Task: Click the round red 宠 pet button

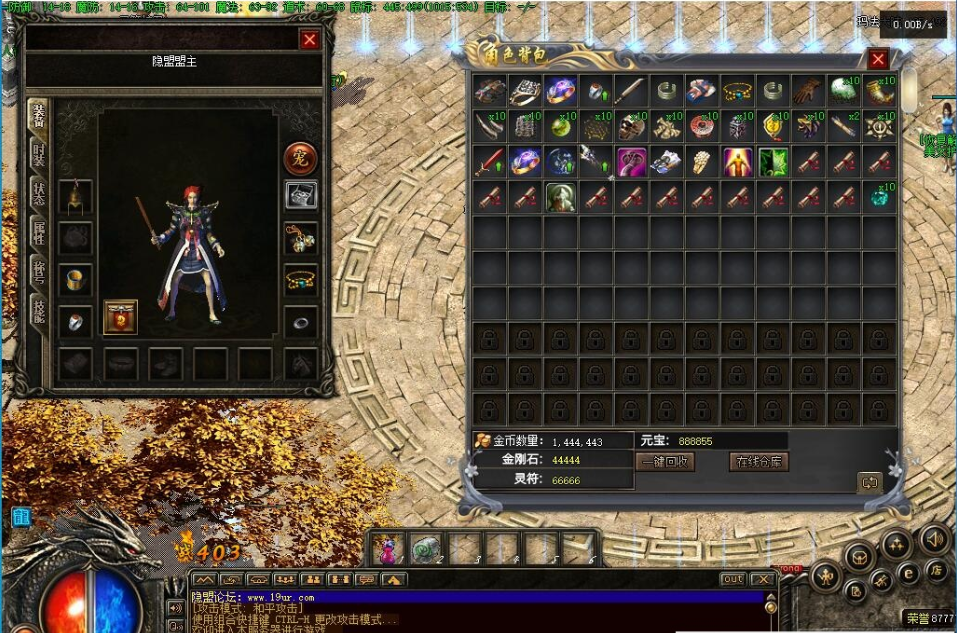Action: (x=300, y=157)
